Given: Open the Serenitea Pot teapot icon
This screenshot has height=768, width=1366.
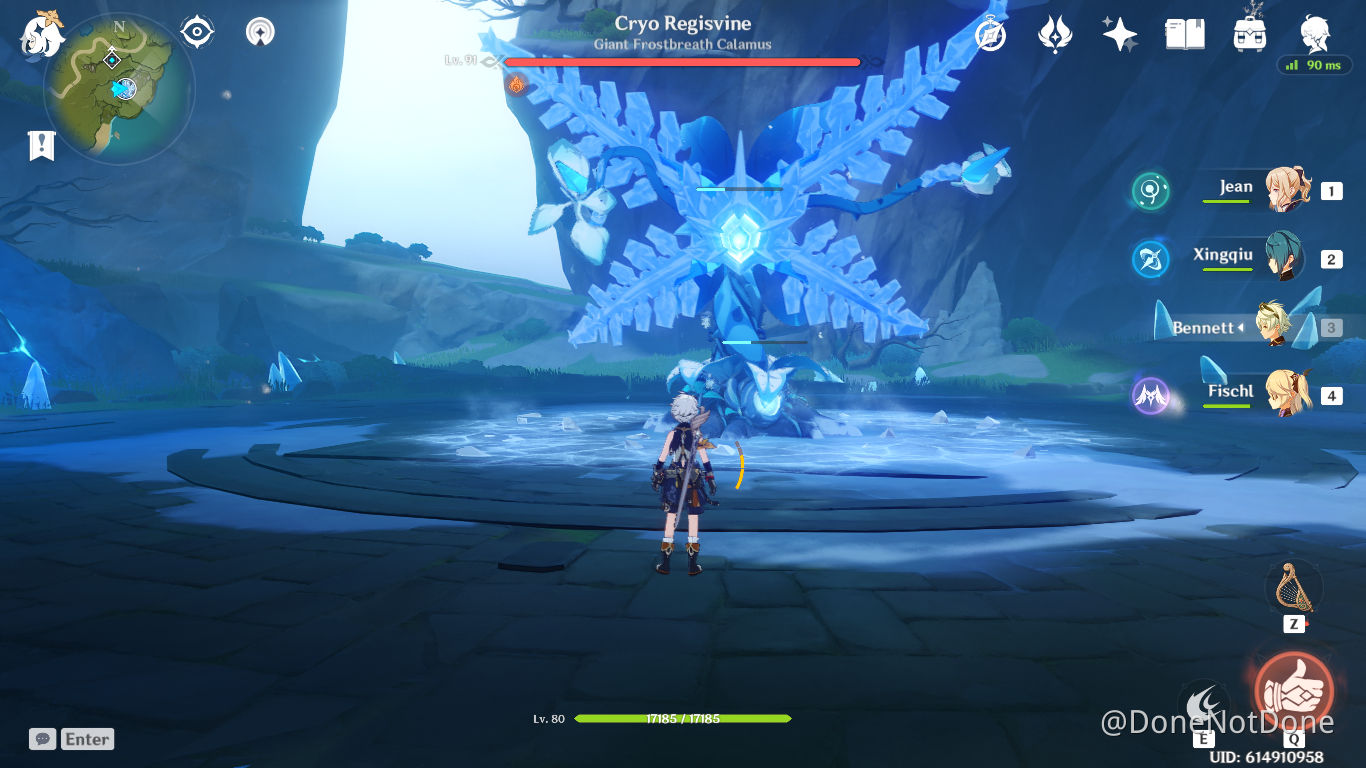Looking at the screenshot, I should [1249, 33].
